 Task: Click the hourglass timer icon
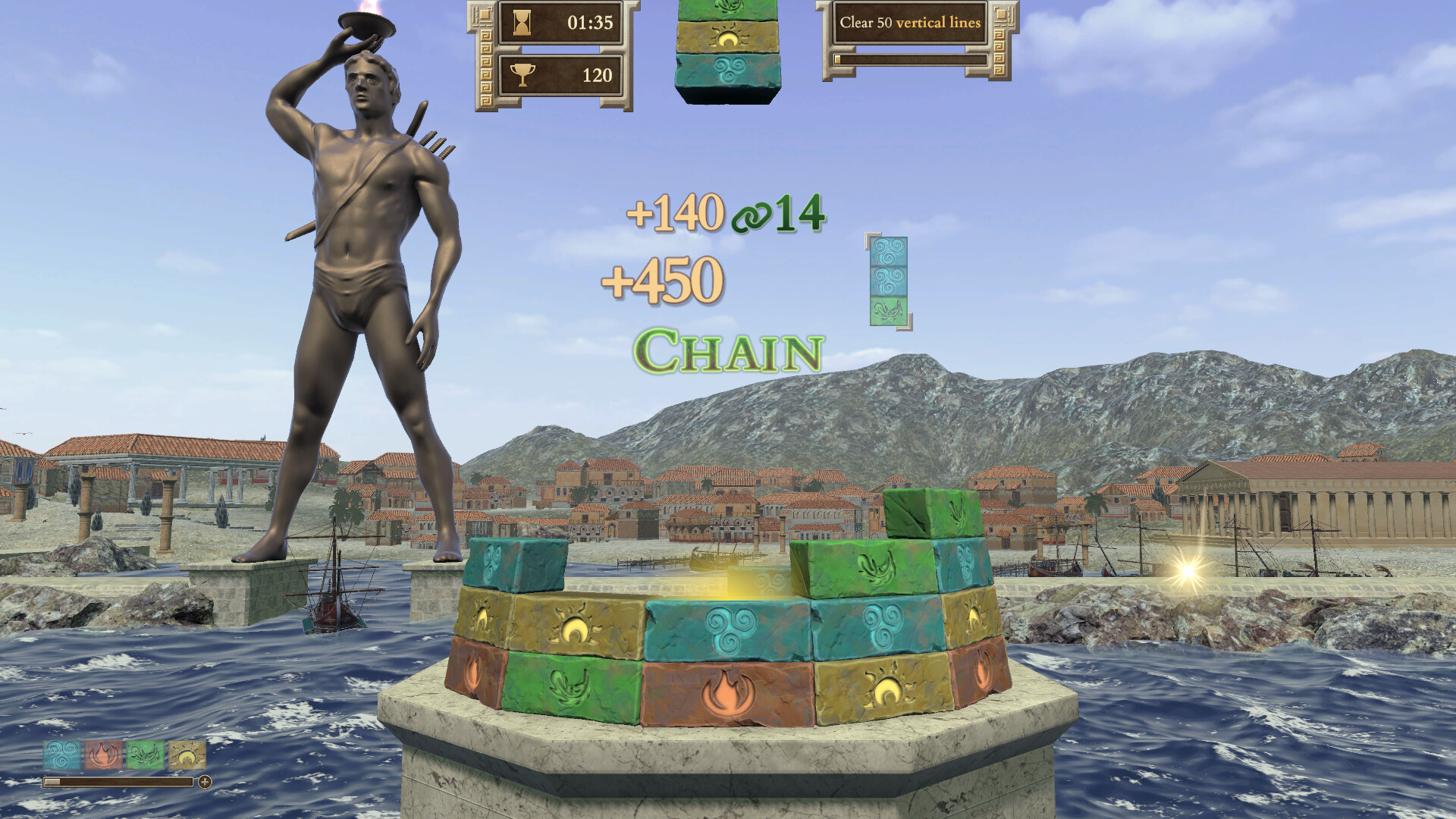[x=520, y=21]
